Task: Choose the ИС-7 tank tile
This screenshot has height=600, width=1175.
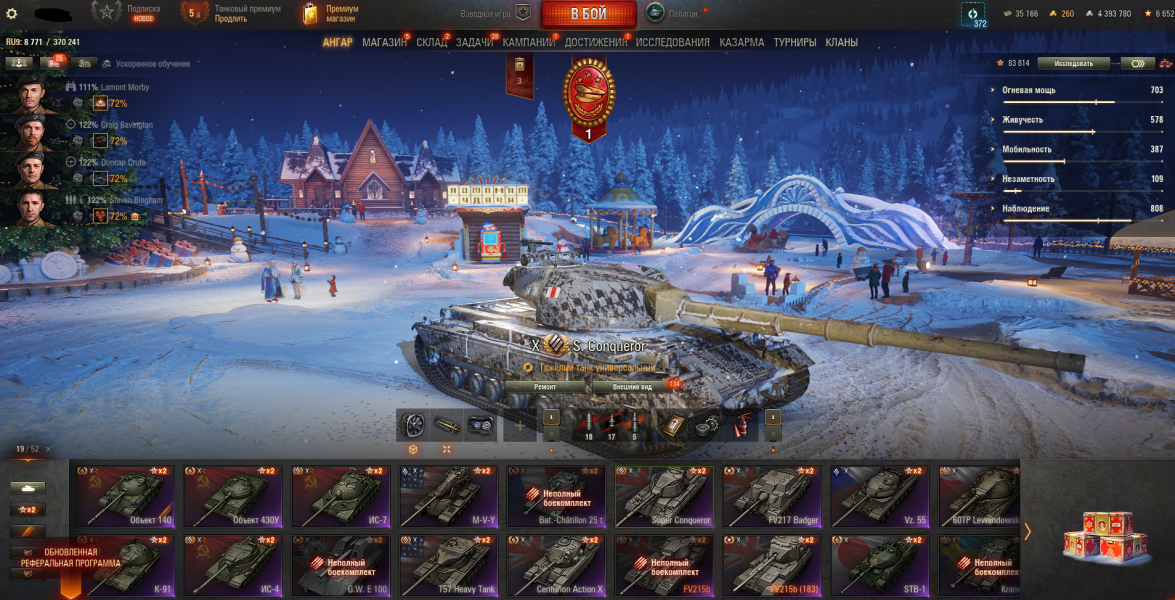Action: point(341,496)
